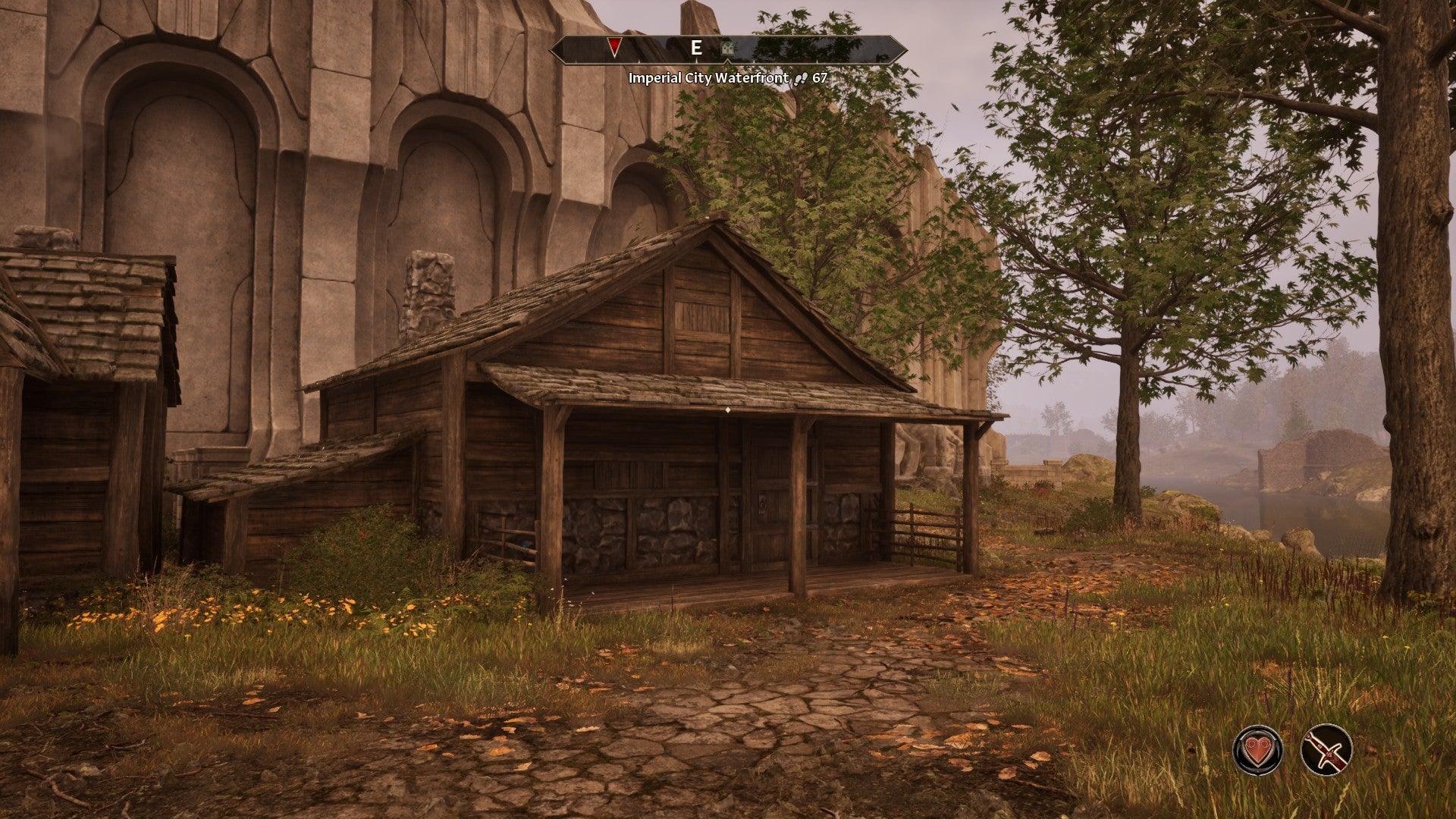Click the footsteps icon beside the location name
The image size is (1456, 819).
pyautogui.click(x=802, y=77)
